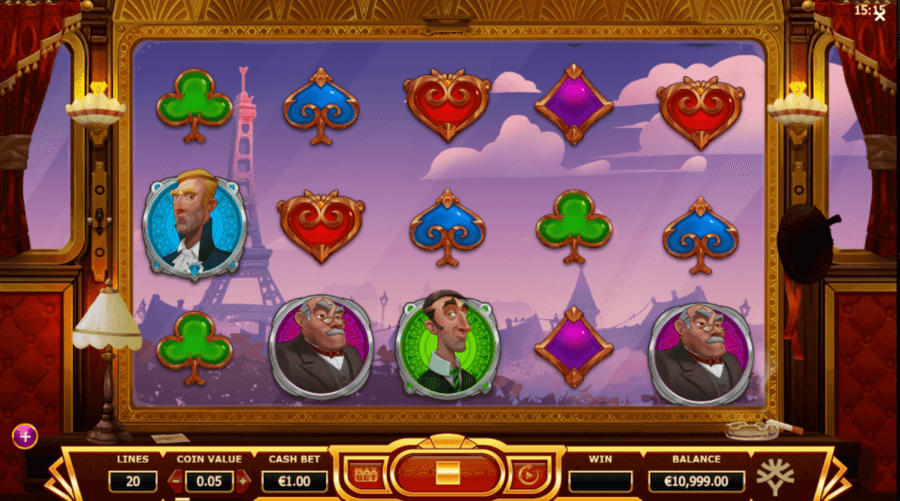Close the game with the white X
This screenshot has height=501, width=900.
point(879,14)
